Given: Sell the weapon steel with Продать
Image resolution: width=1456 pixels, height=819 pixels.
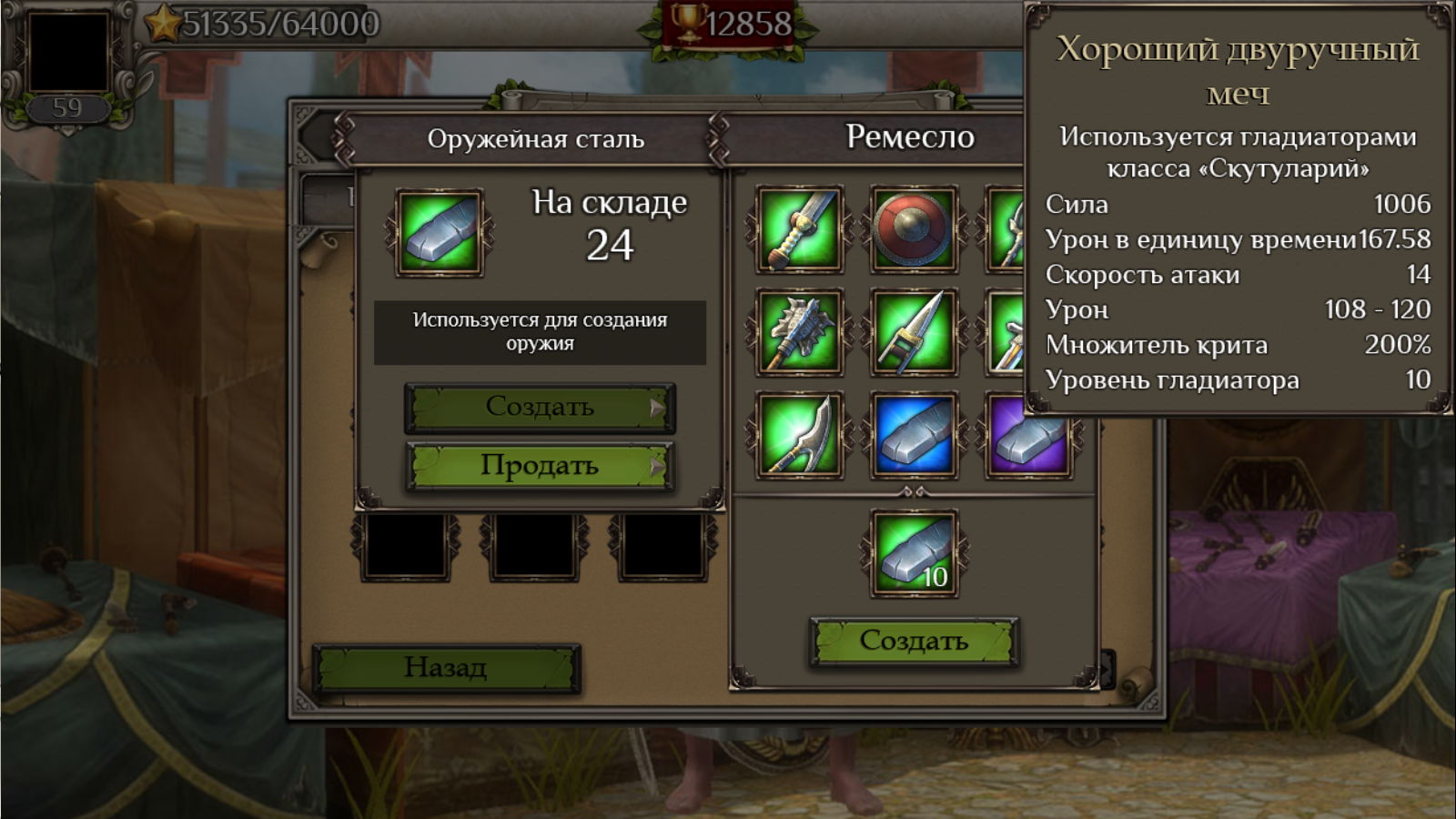Looking at the screenshot, I should pyautogui.click(x=539, y=466).
